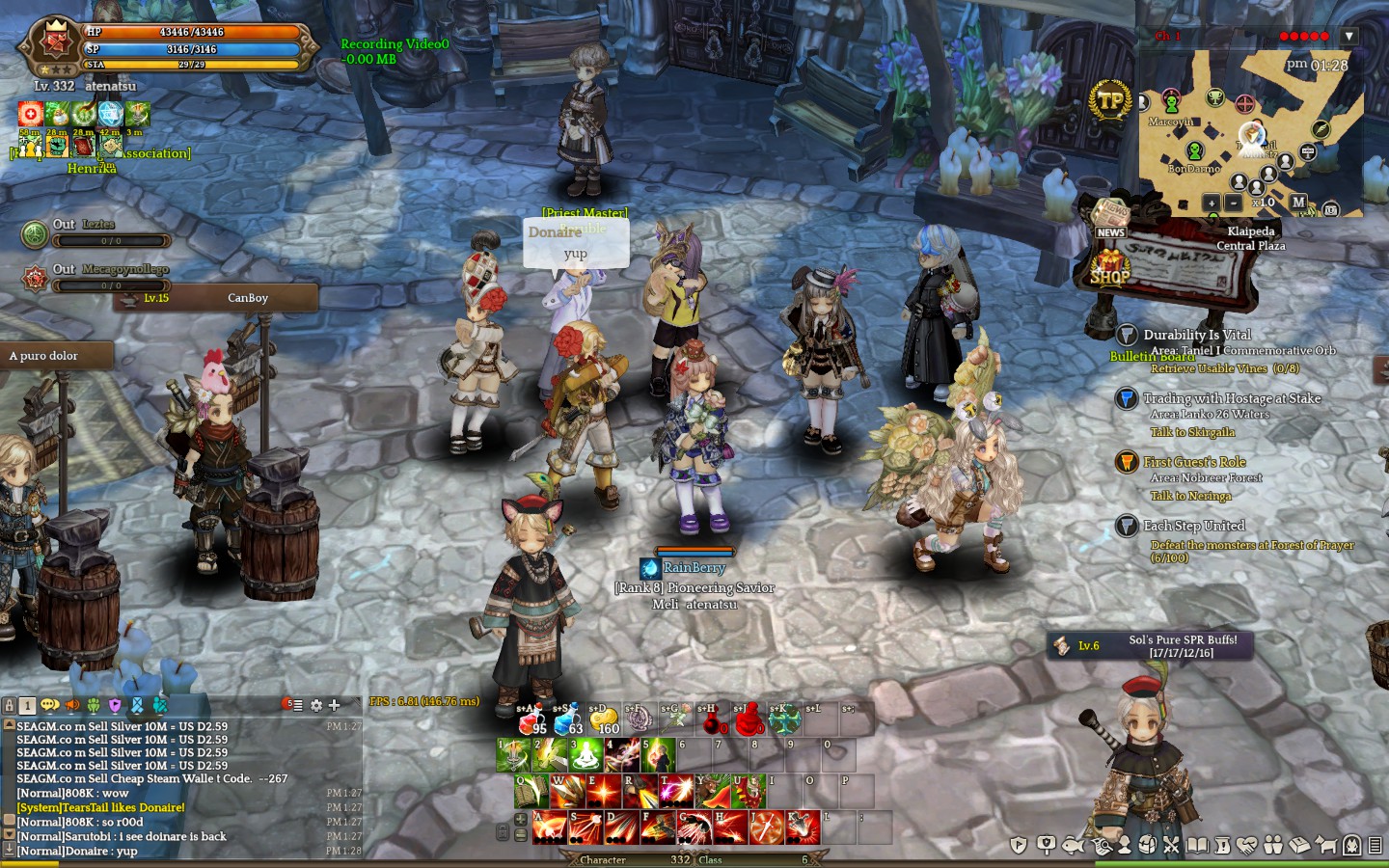The height and width of the screenshot is (868, 1389).
Task: Open the character info icon
Action: [1125, 844]
